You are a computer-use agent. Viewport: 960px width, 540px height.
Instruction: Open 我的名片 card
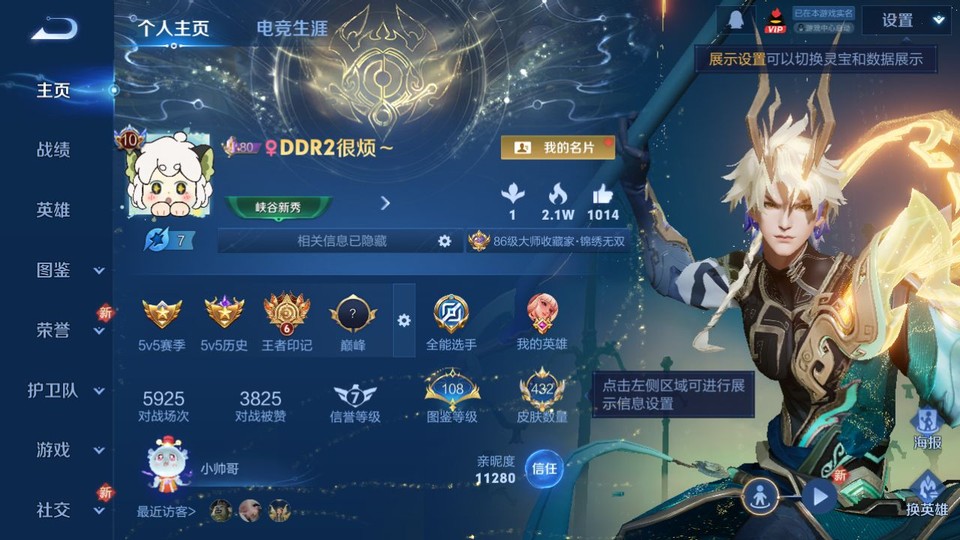(557, 148)
